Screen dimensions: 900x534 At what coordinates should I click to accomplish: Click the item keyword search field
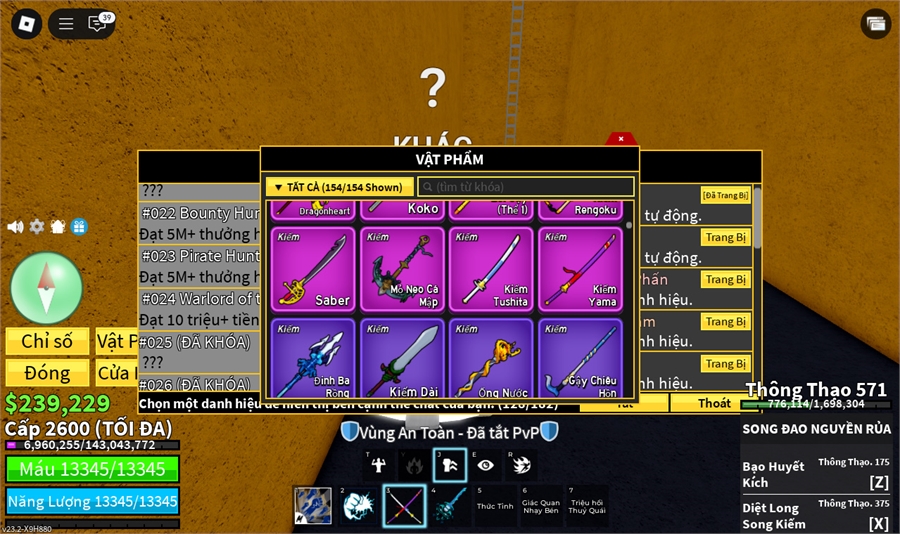click(x=525, y=187)
